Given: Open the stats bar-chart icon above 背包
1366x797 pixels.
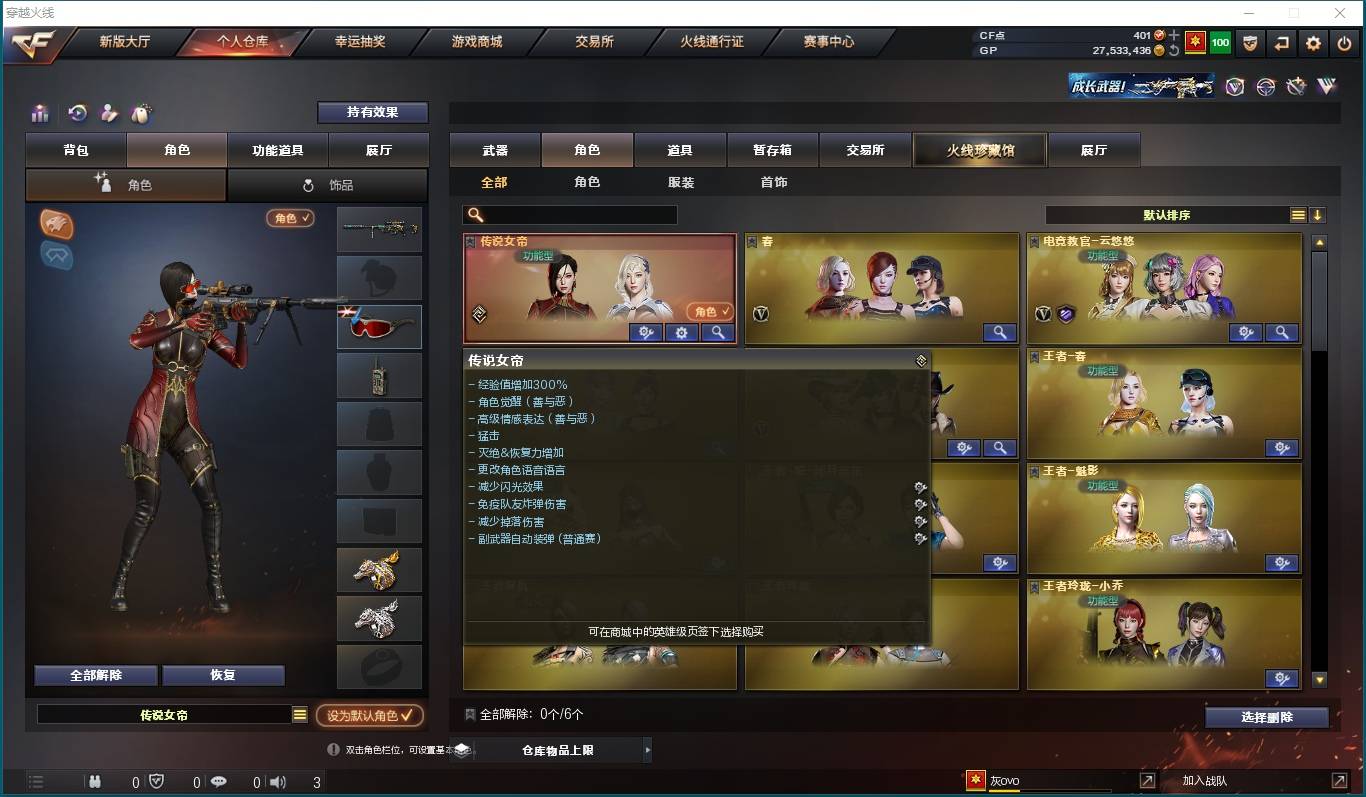Looking at the screenshot, I should tap(40, 113).
